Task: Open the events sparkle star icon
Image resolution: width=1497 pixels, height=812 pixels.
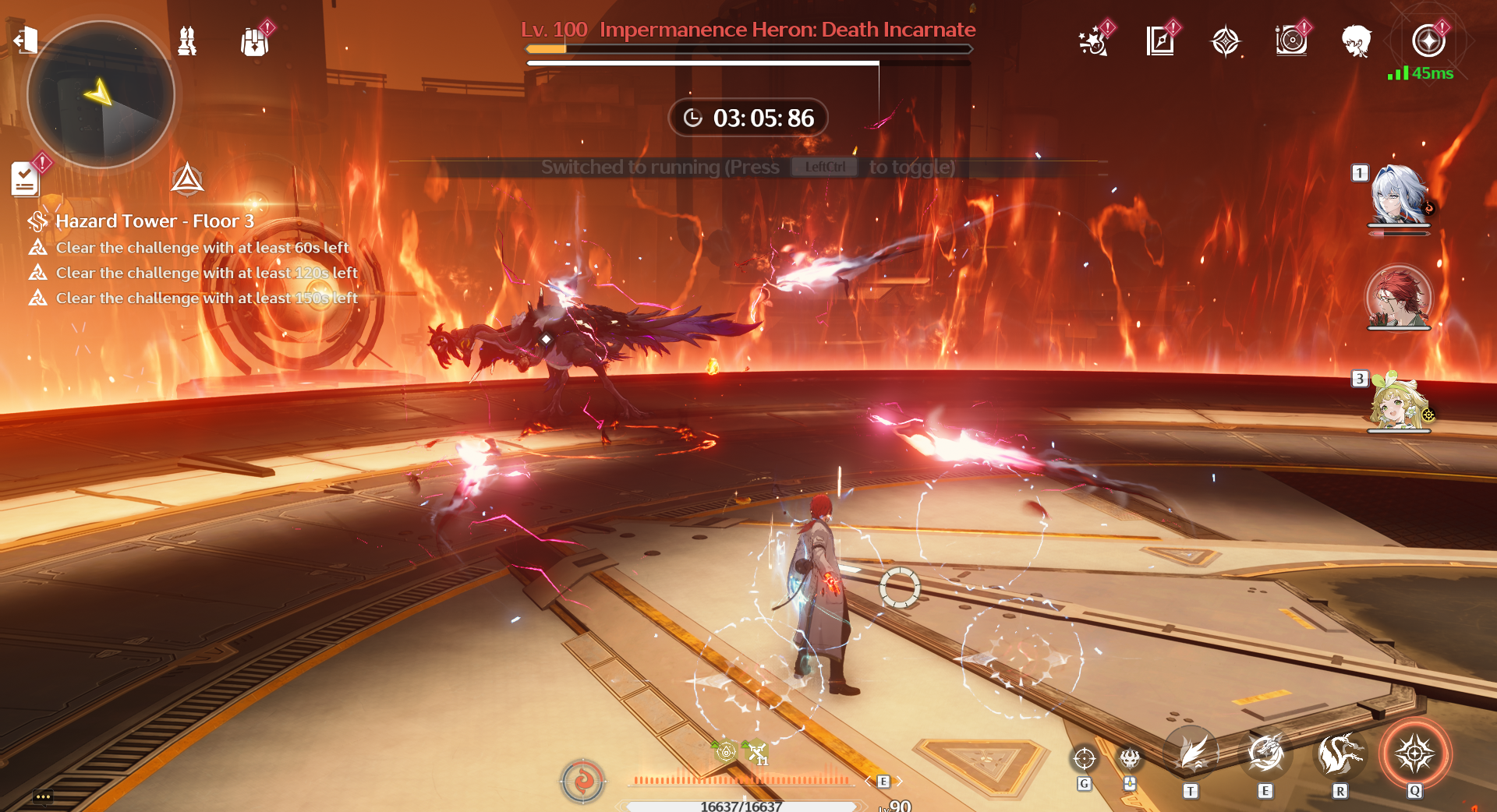Action: click(x=1093, y=41)
